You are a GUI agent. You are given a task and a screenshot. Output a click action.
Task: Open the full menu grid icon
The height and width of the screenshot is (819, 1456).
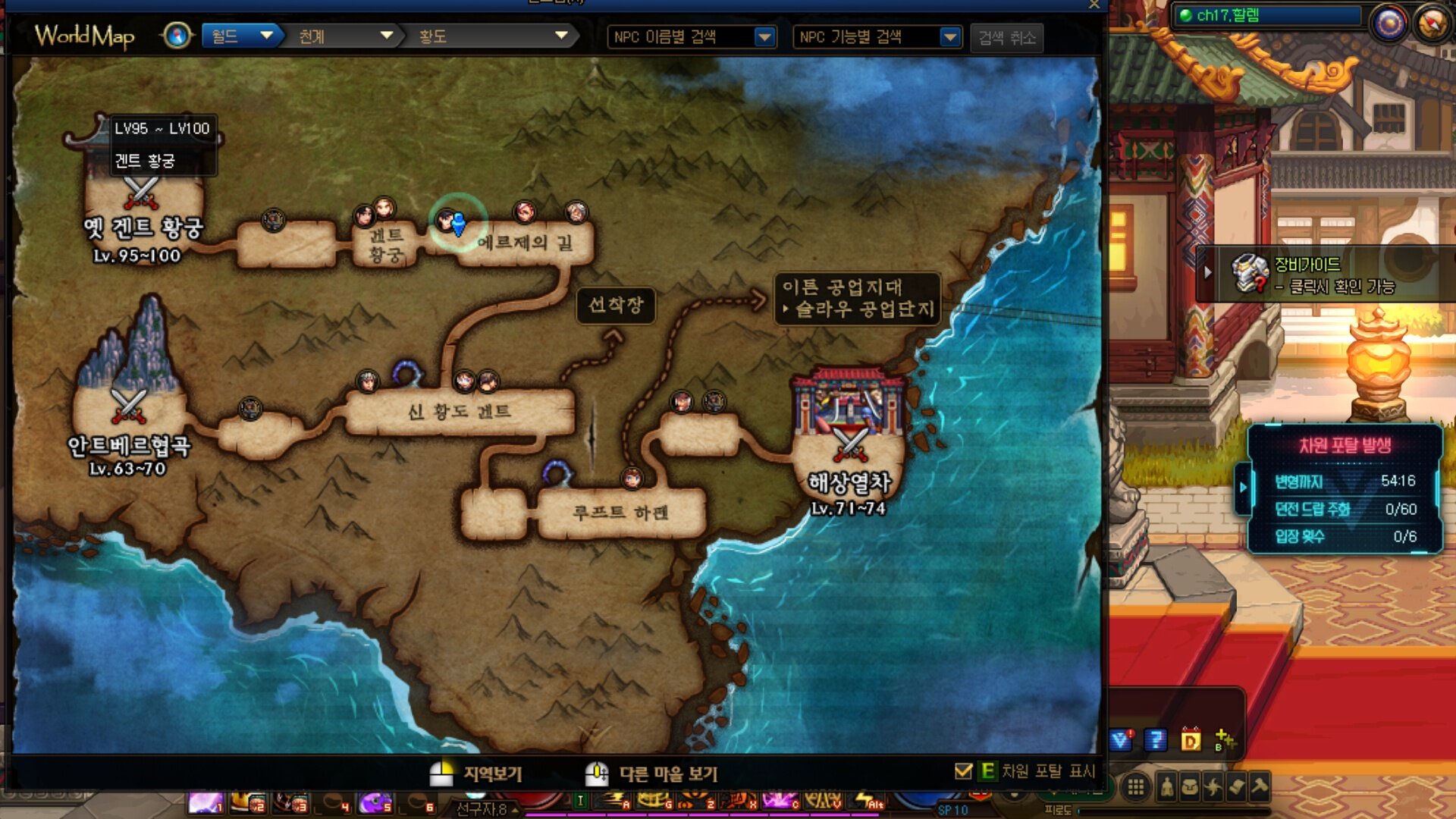1136,787
